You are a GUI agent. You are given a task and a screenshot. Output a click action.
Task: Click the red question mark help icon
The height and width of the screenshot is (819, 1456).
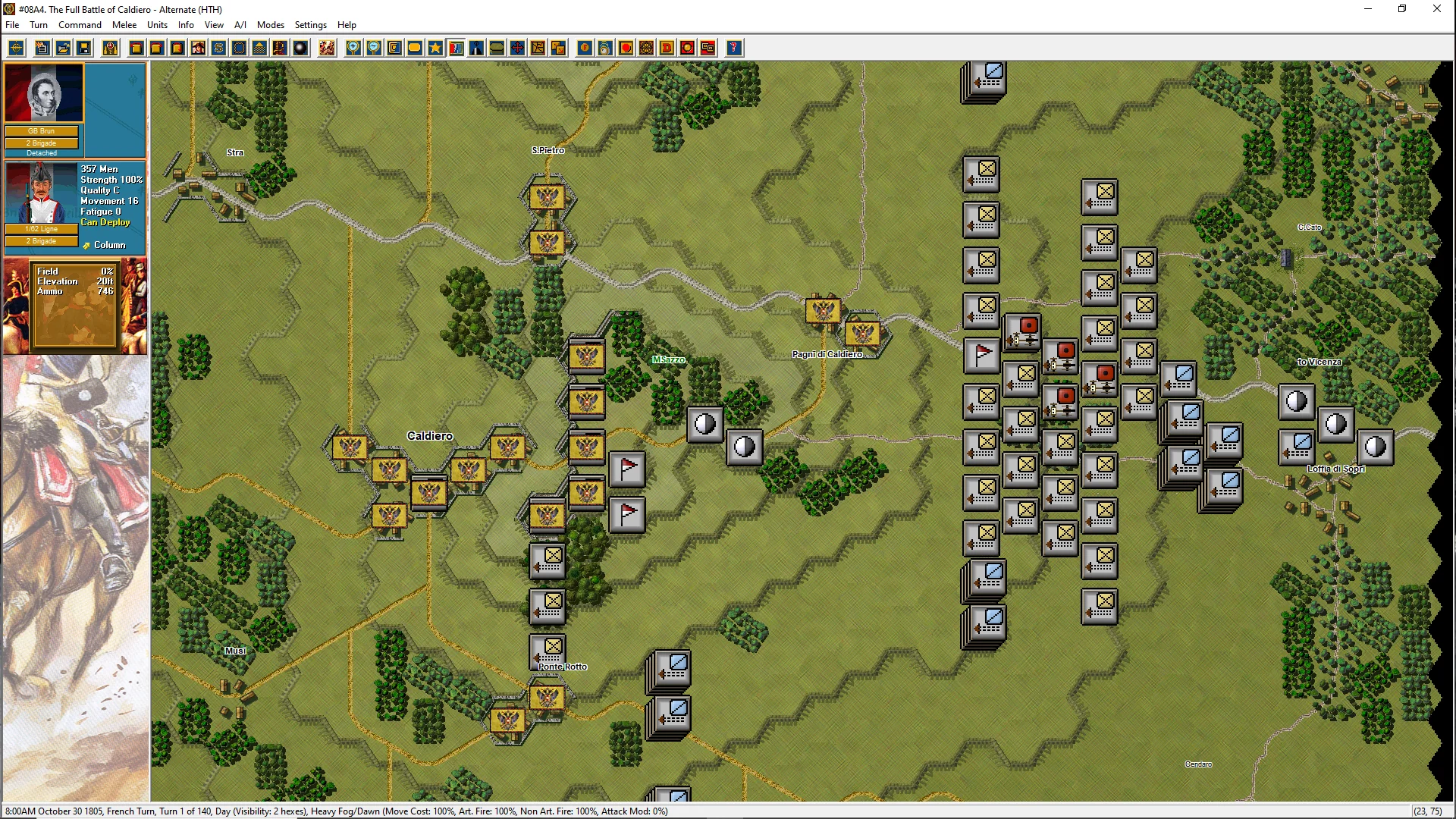click(x=733, y=49)
